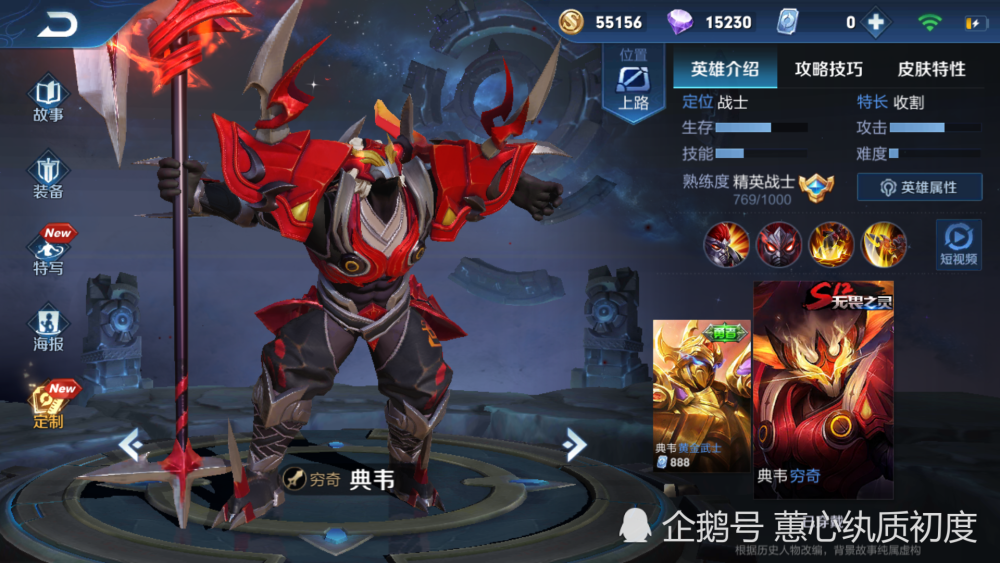Viewport: 1000px width, 563px height.
Task: Show the next hero with right arrow
Action: click(574, 444)
